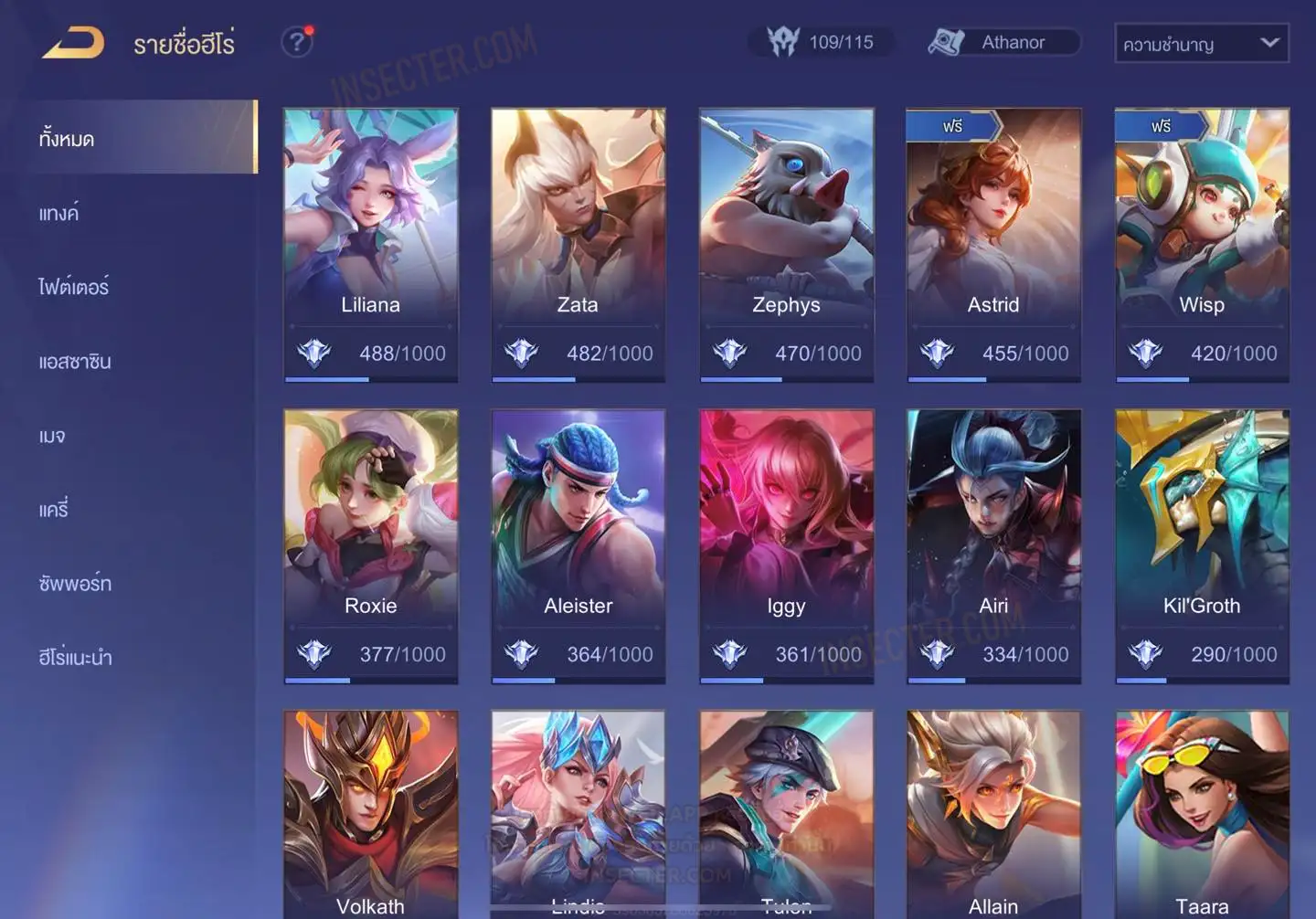
Task: Select the Liliana hero card
Action: 370,244
